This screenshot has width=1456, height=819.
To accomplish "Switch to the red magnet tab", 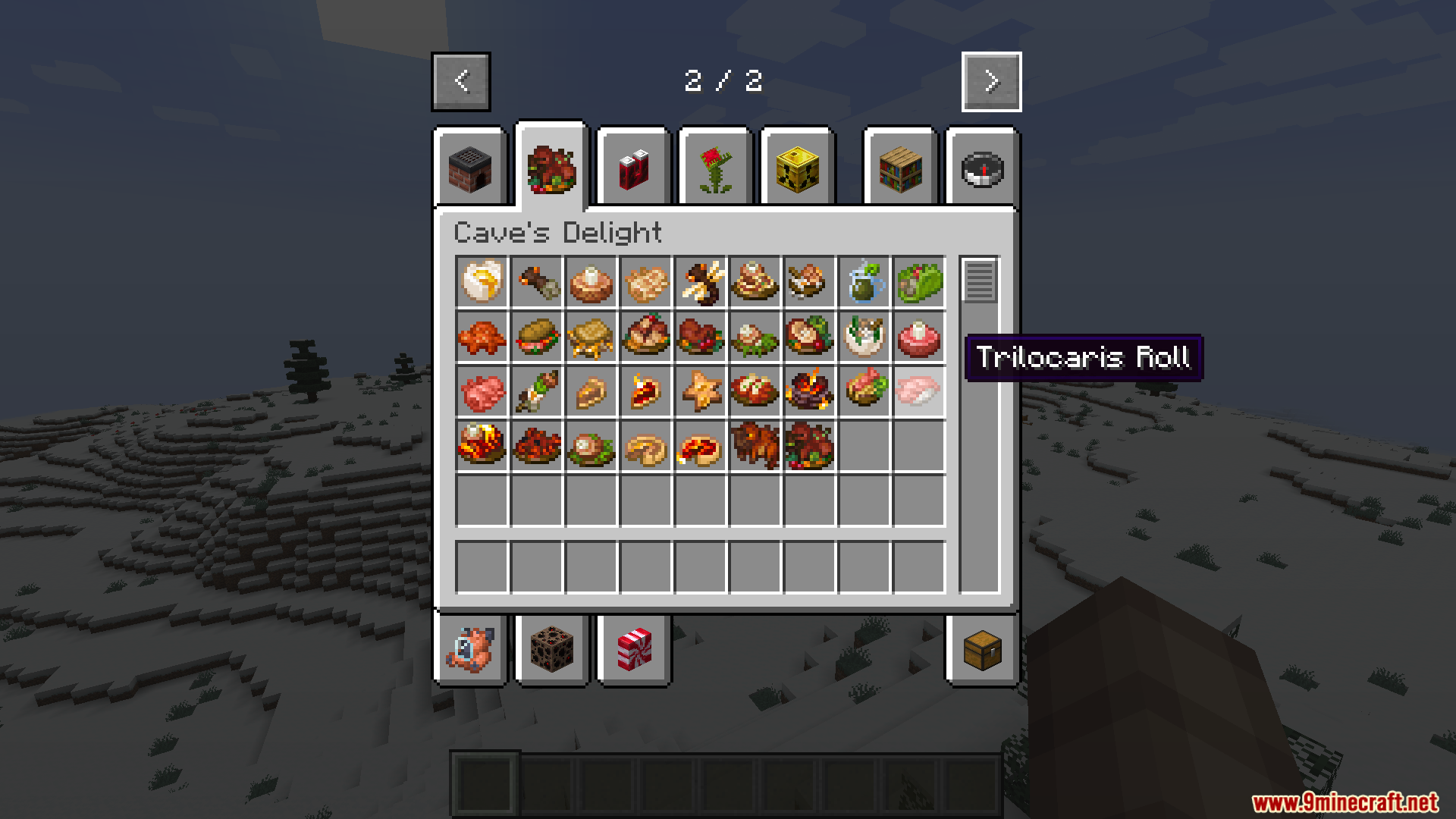I will point(633,168).
